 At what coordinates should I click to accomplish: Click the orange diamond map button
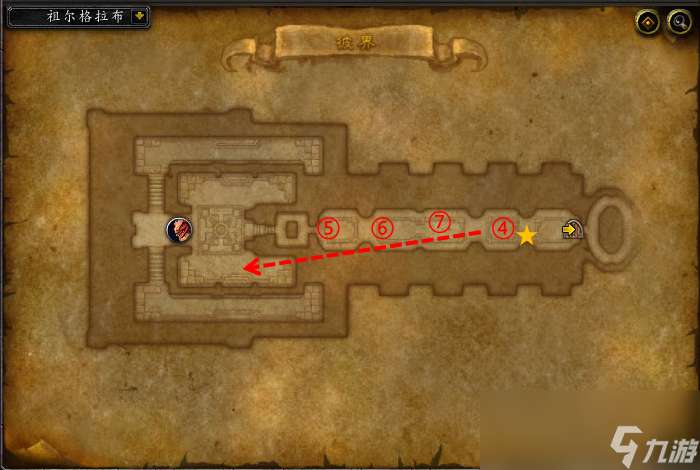[647, 21]
